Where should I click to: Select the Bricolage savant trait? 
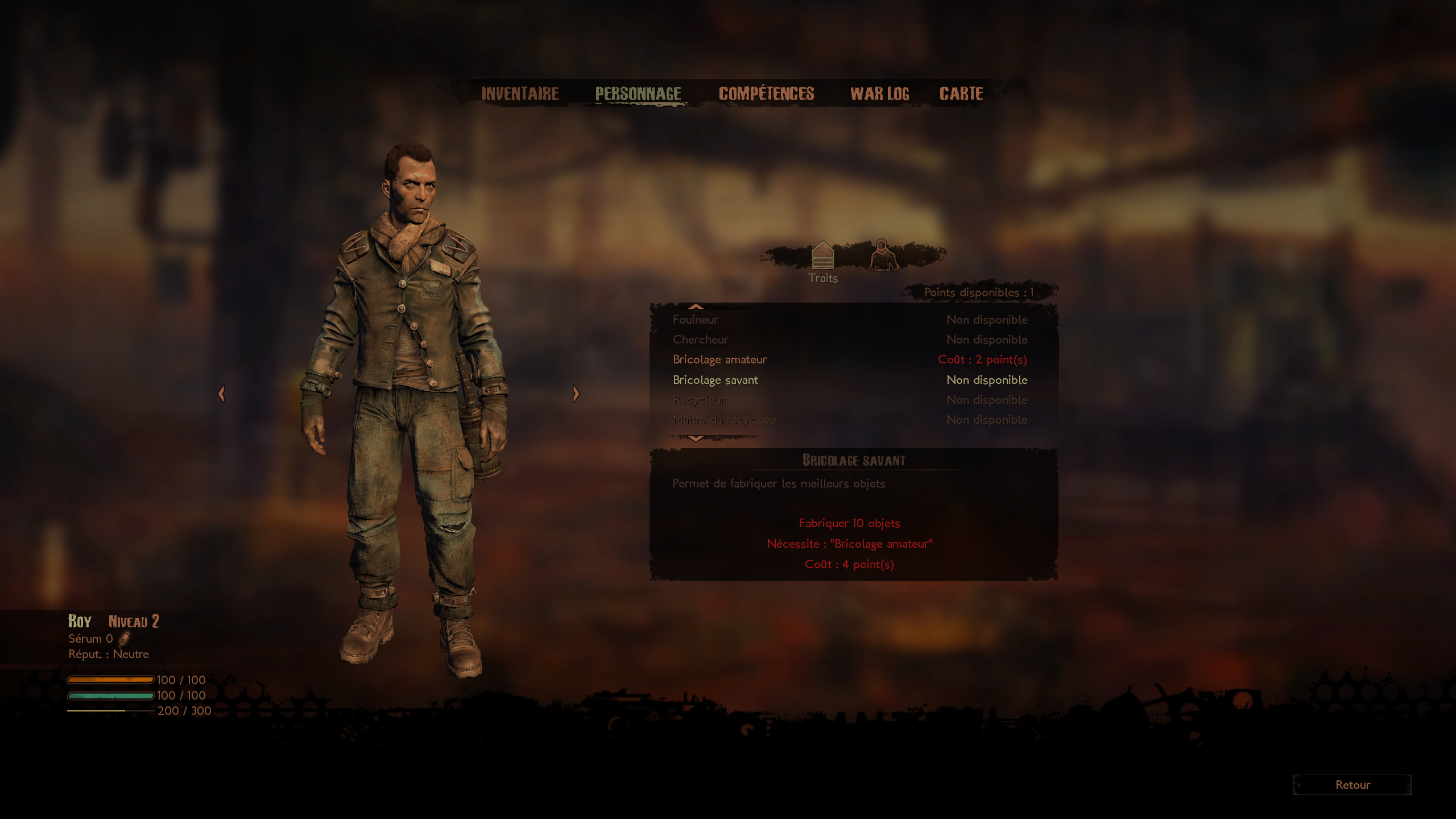(x=850, y=380)
